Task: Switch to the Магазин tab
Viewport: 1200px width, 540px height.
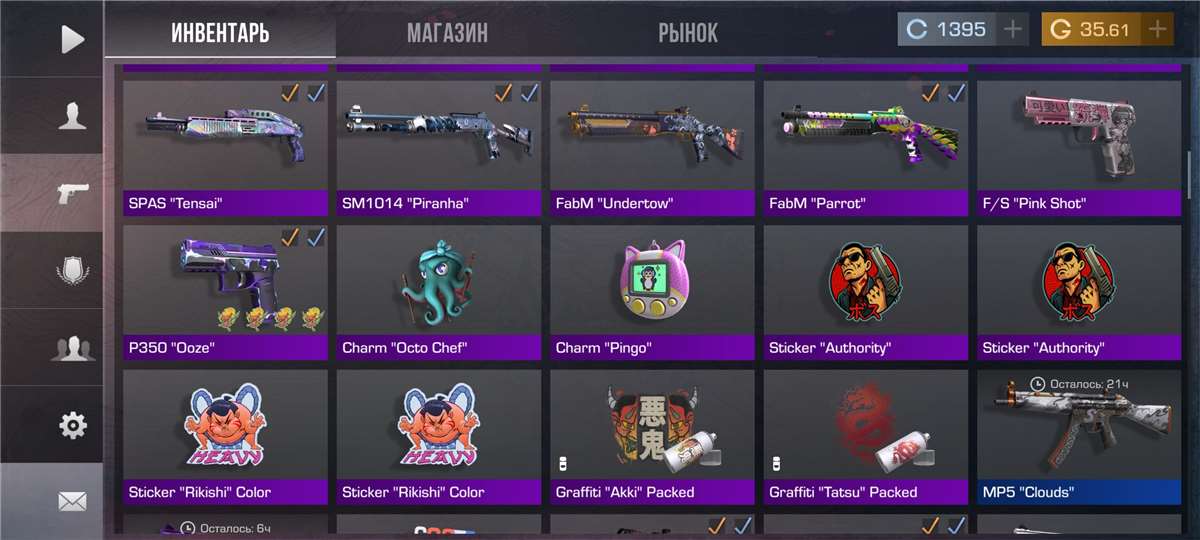Action: [x=447, y=32]
